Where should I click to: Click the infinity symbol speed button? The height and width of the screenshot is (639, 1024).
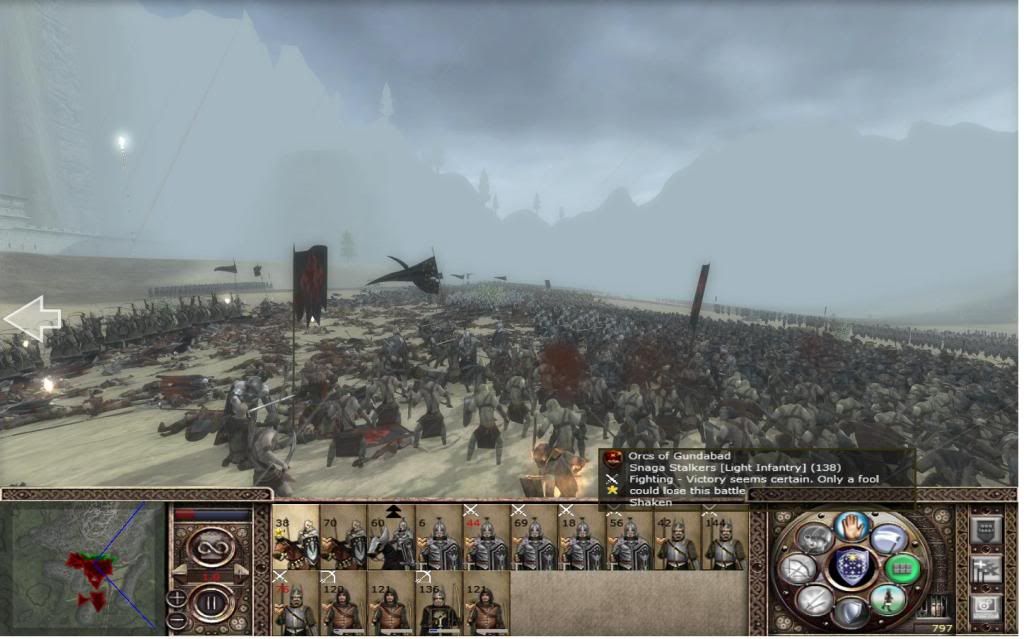pos(213,548)
